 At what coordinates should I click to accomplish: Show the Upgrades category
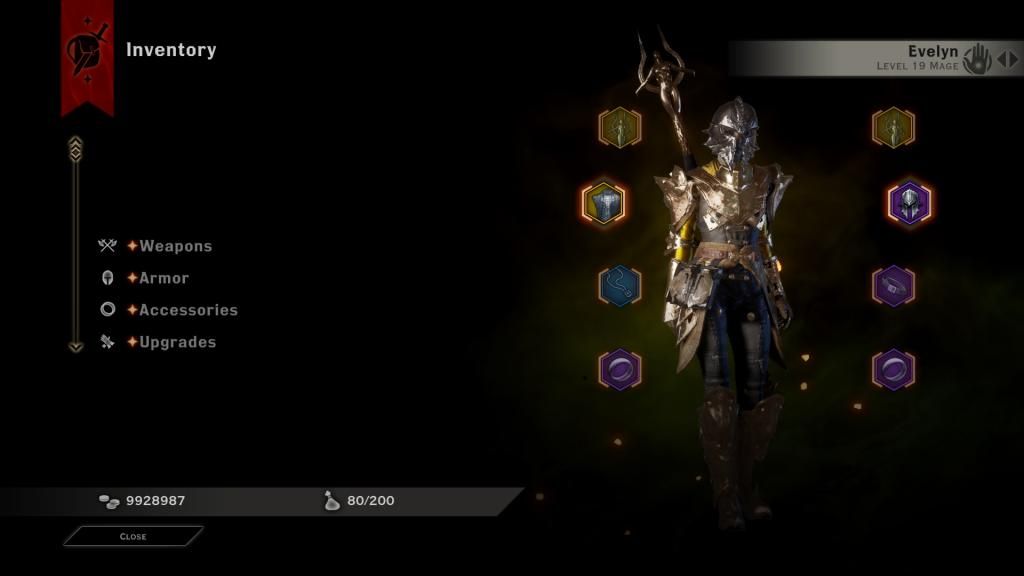pyautogui.click(x=177, y=342)
